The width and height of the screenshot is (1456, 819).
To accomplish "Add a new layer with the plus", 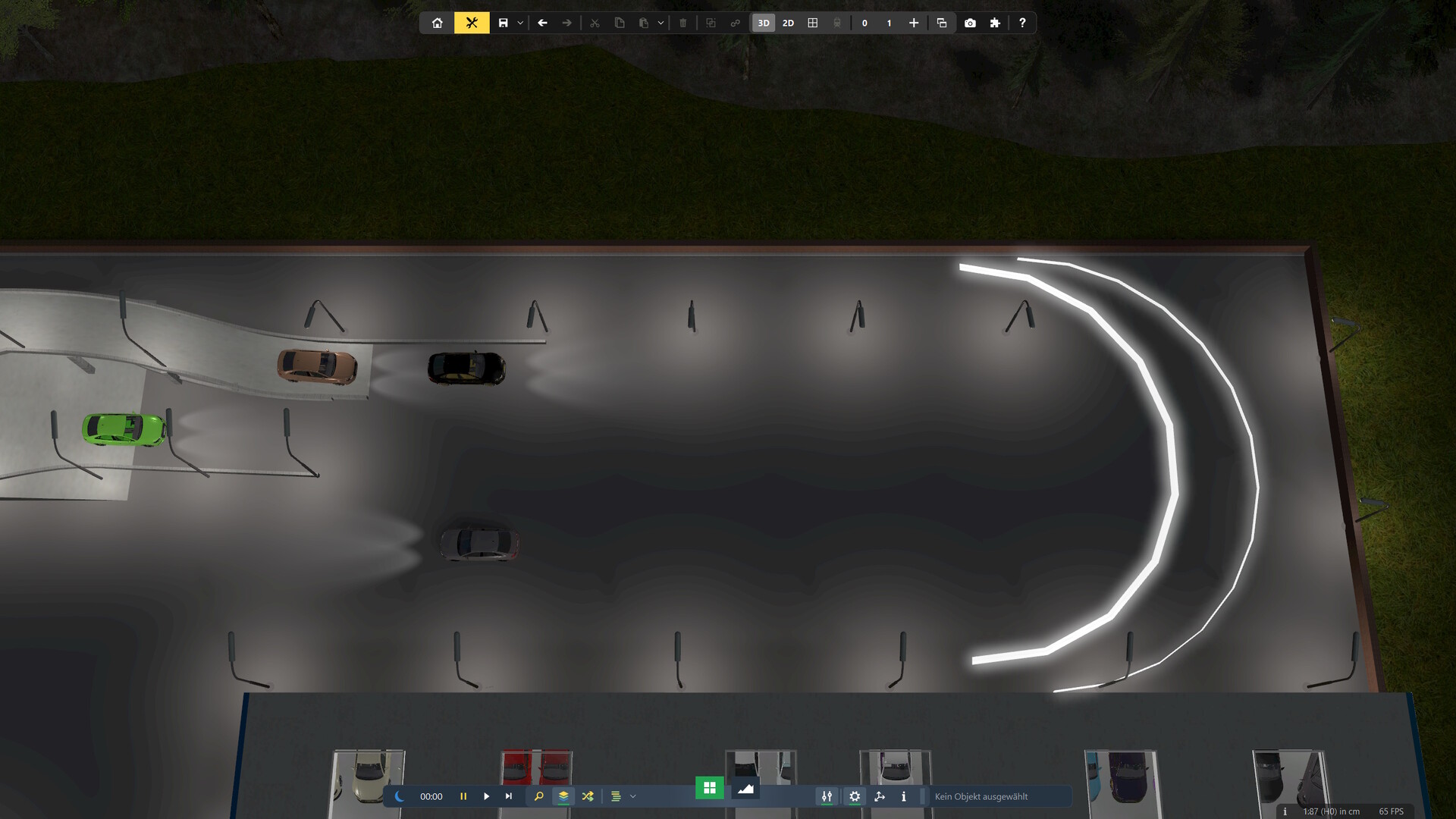I will [914, 23].
